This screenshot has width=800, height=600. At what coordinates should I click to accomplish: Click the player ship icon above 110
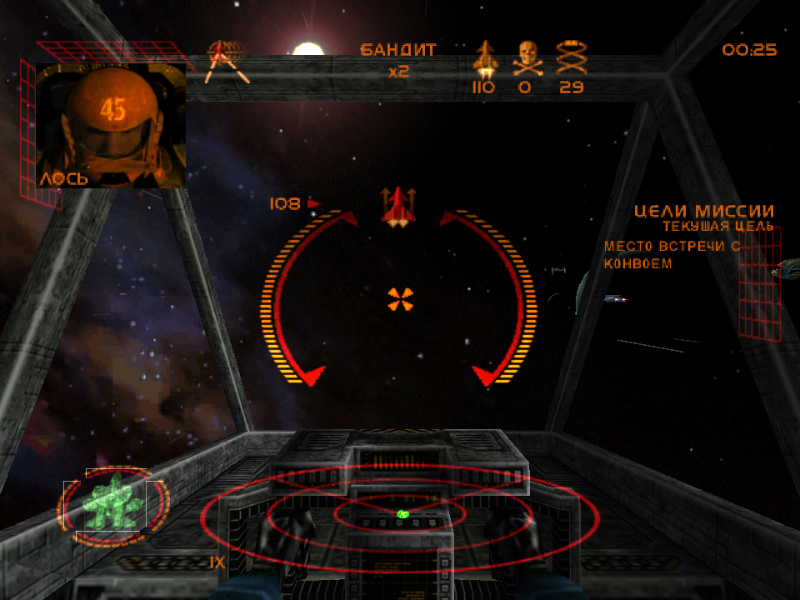[x=485, y=58]
